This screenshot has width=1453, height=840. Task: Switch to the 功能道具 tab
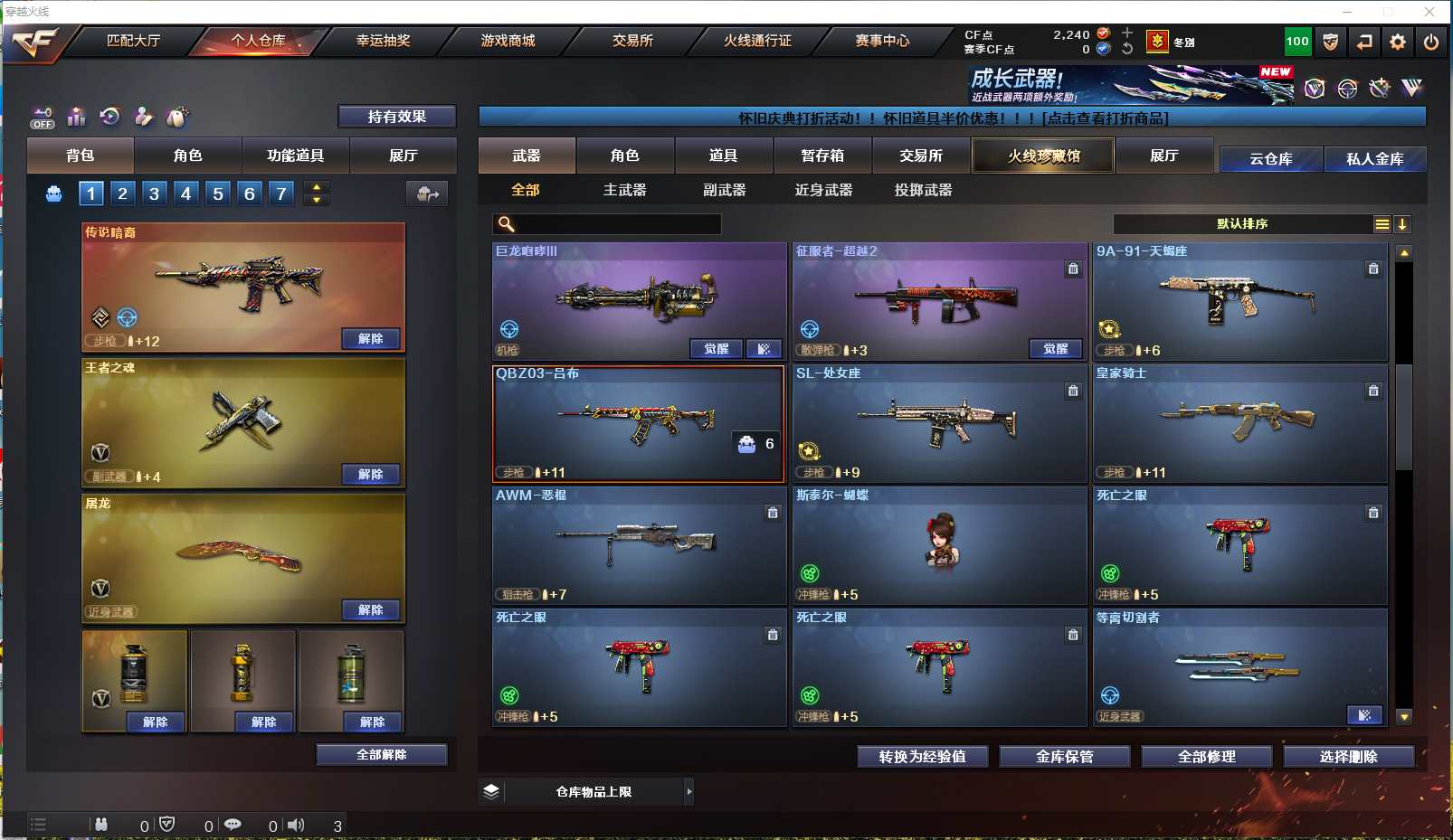[295, 156]
